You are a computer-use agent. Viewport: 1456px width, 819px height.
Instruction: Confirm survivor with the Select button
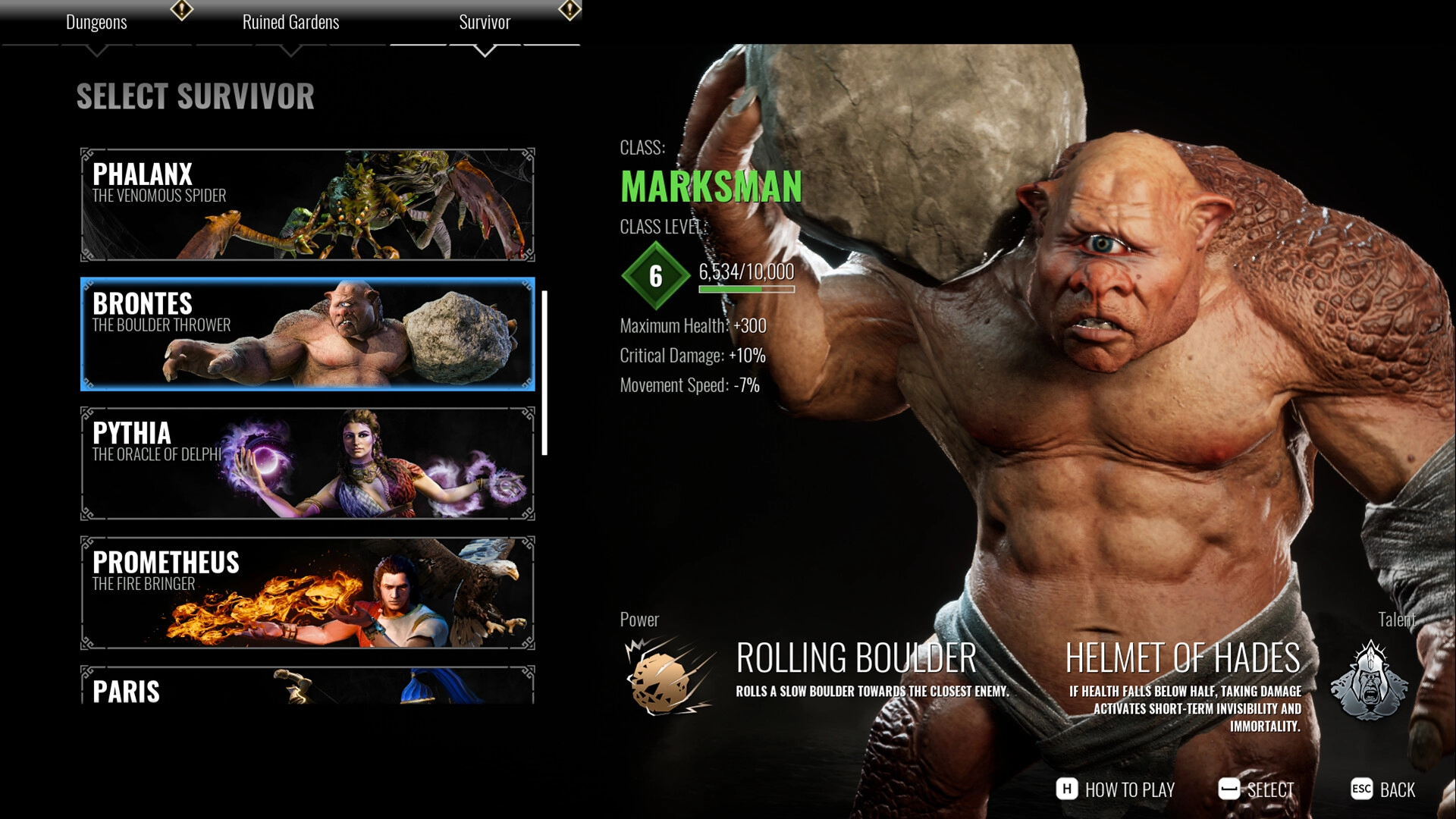[1257, 789]
